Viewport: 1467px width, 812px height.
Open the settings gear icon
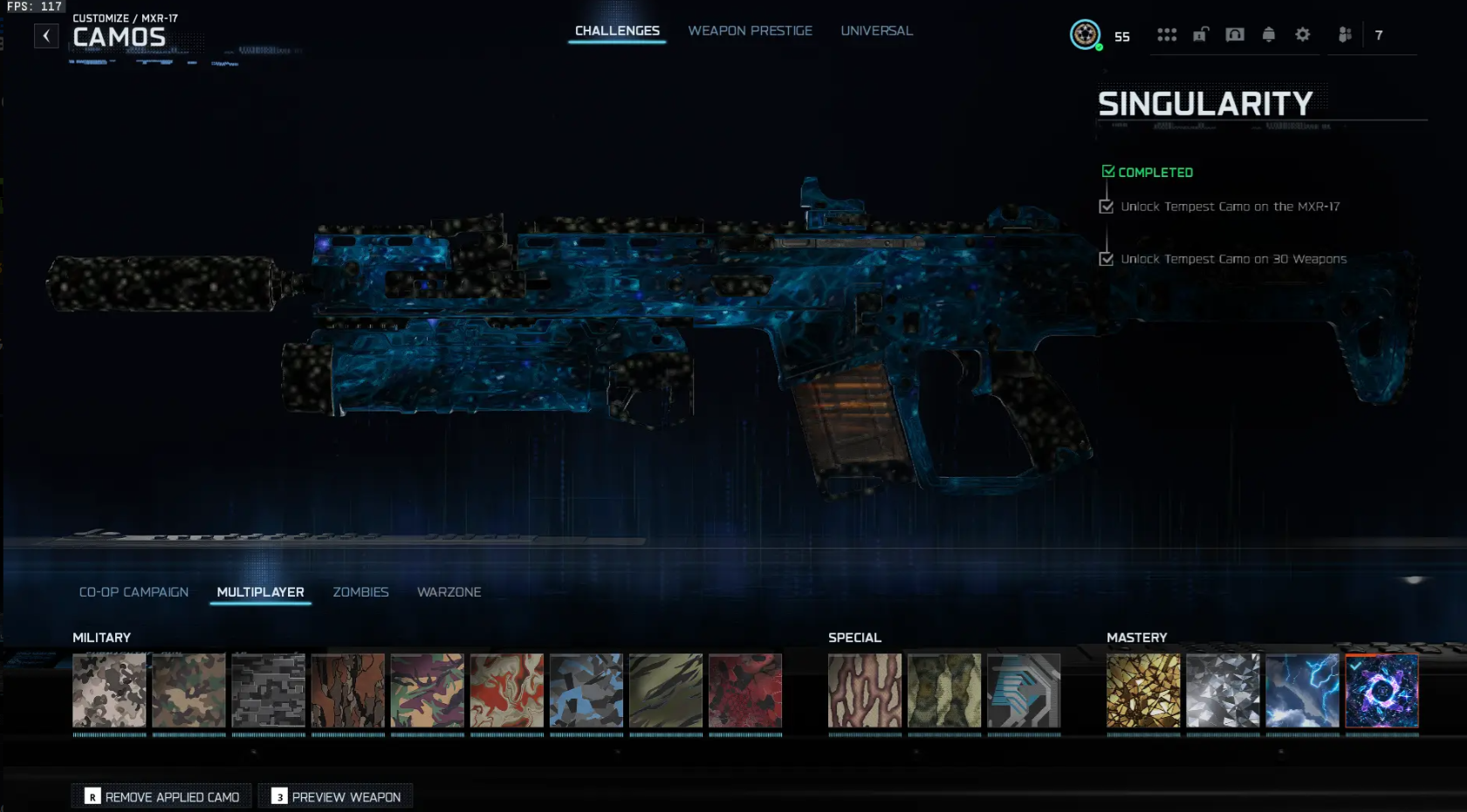1302,35
